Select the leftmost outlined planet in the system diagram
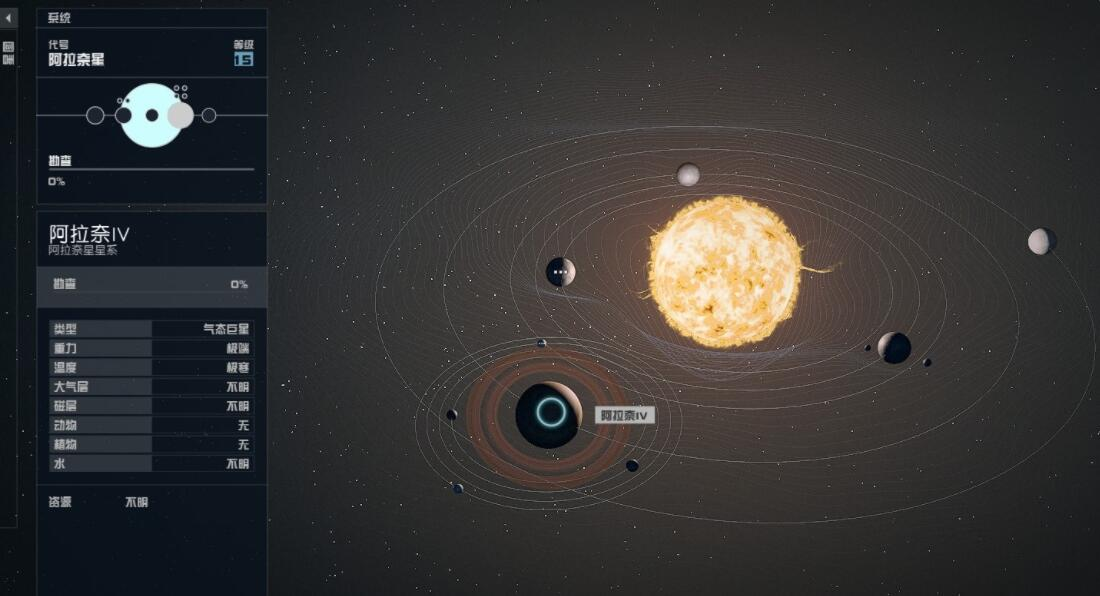Viewport: 1100px width, 596px height. 95,115
